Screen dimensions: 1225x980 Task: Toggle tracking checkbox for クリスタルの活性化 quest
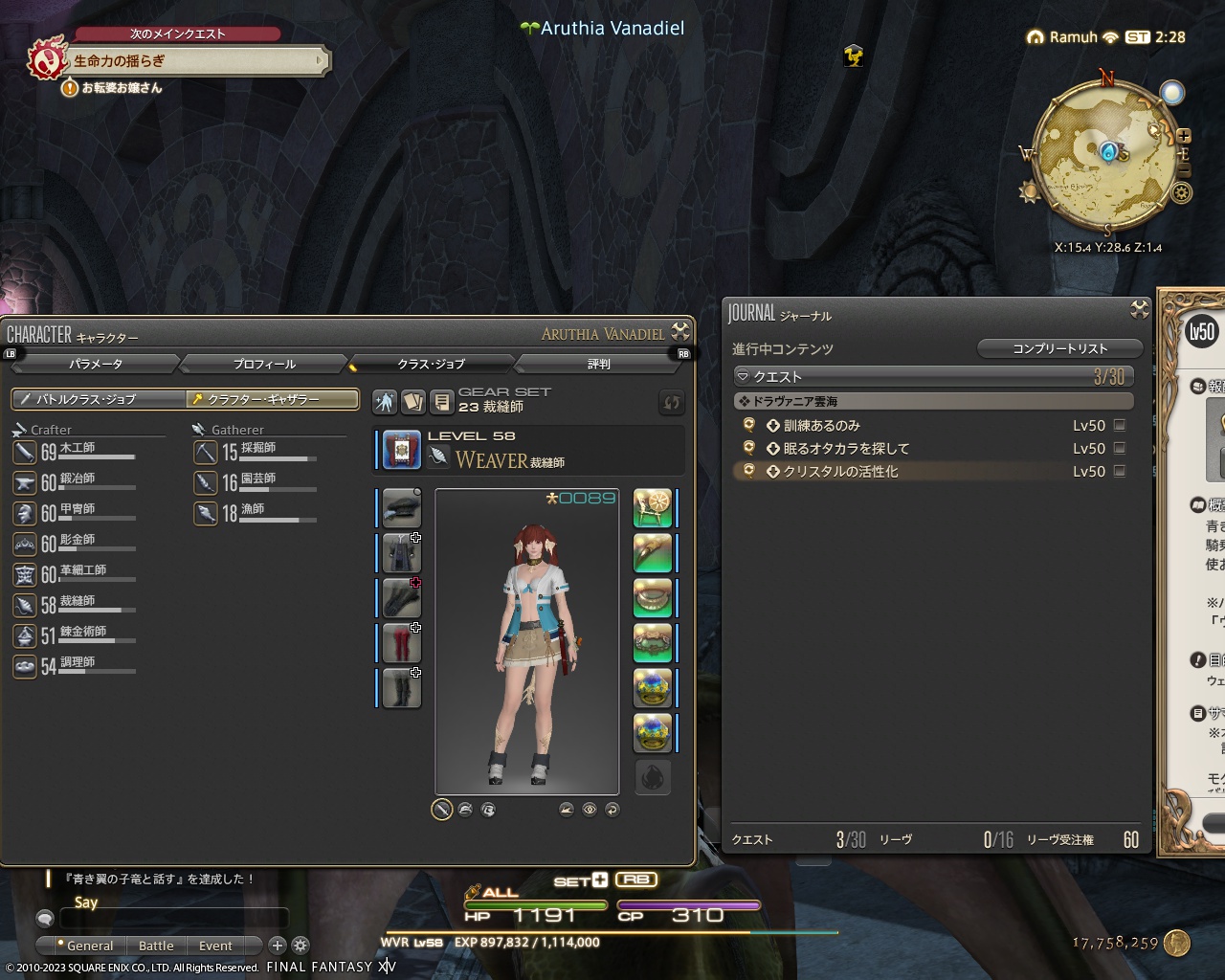[x=1118, y=471]
